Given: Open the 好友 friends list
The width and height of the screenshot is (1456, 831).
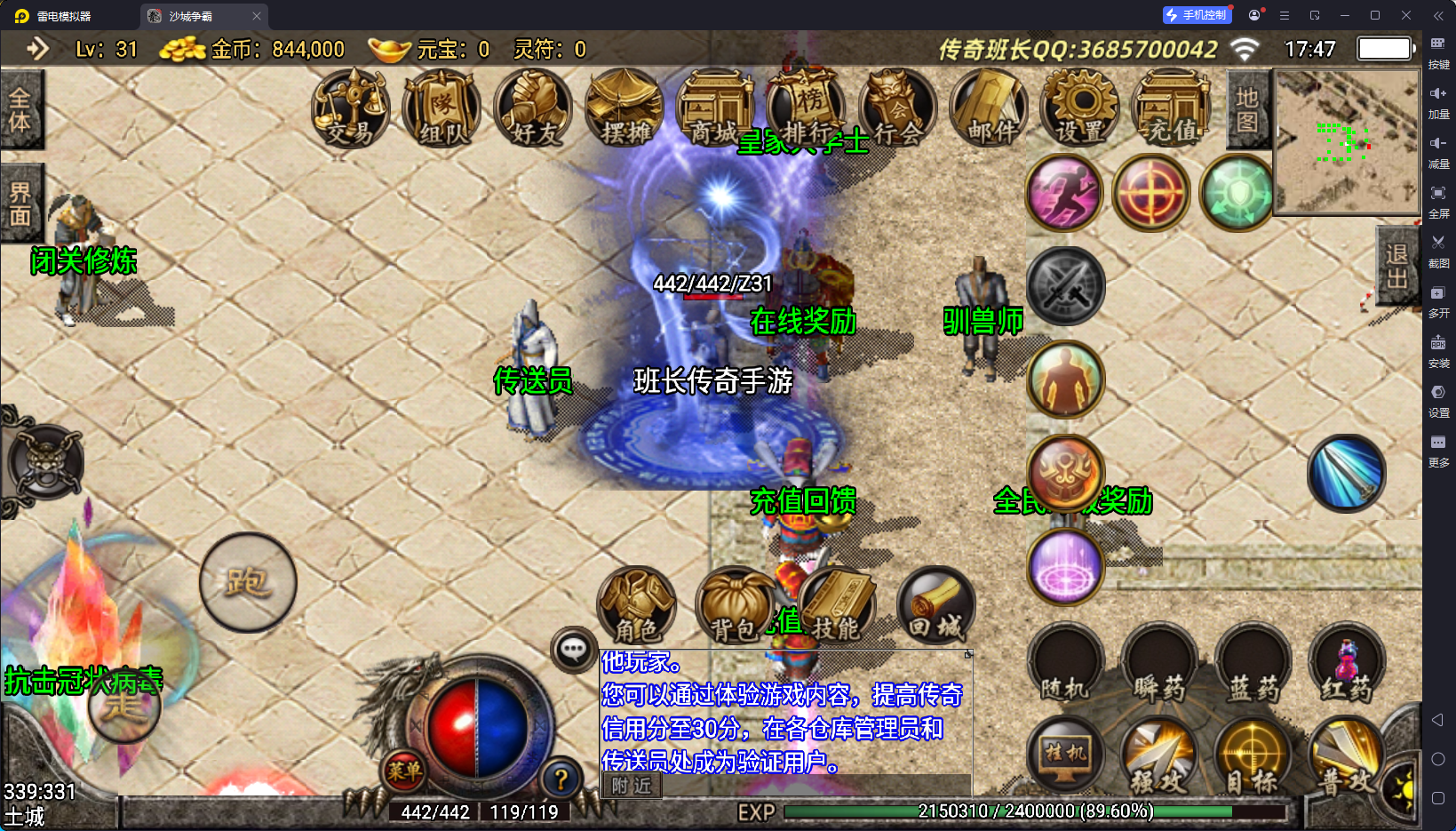Looking at the screenshot, I should click(x=534, y=109).
